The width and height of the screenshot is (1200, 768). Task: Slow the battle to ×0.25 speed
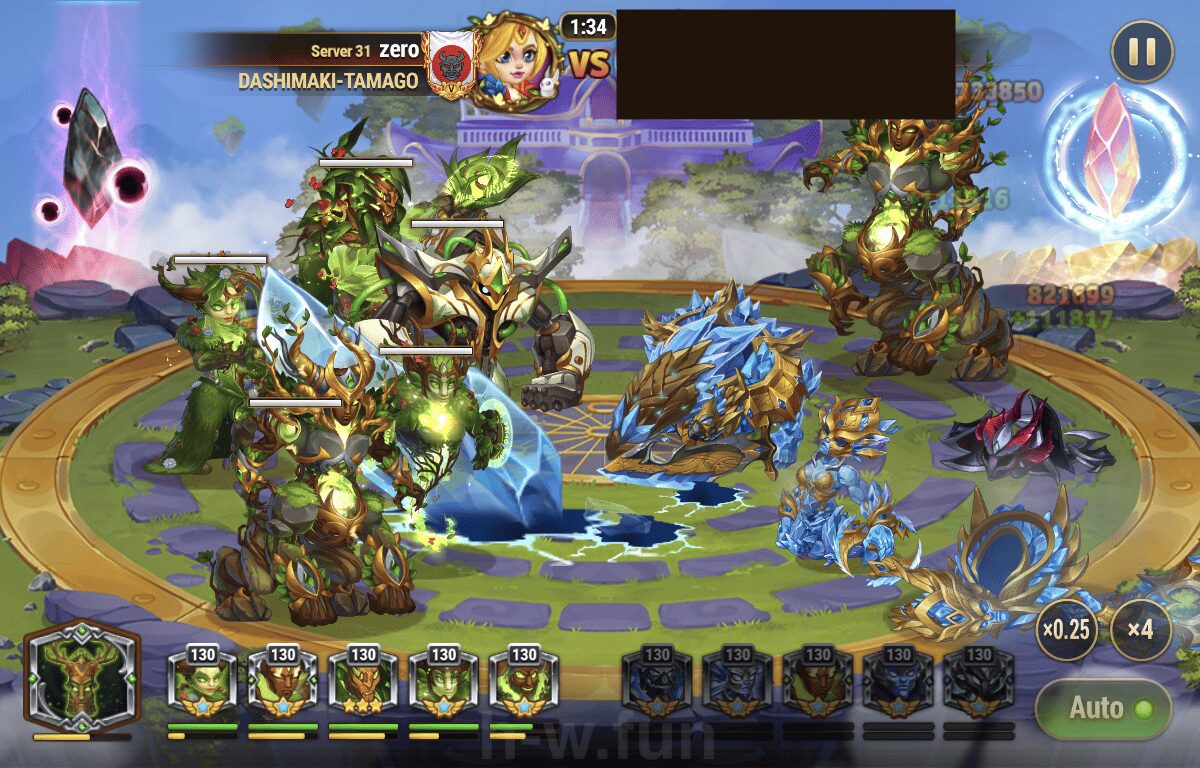(1066, 631)
